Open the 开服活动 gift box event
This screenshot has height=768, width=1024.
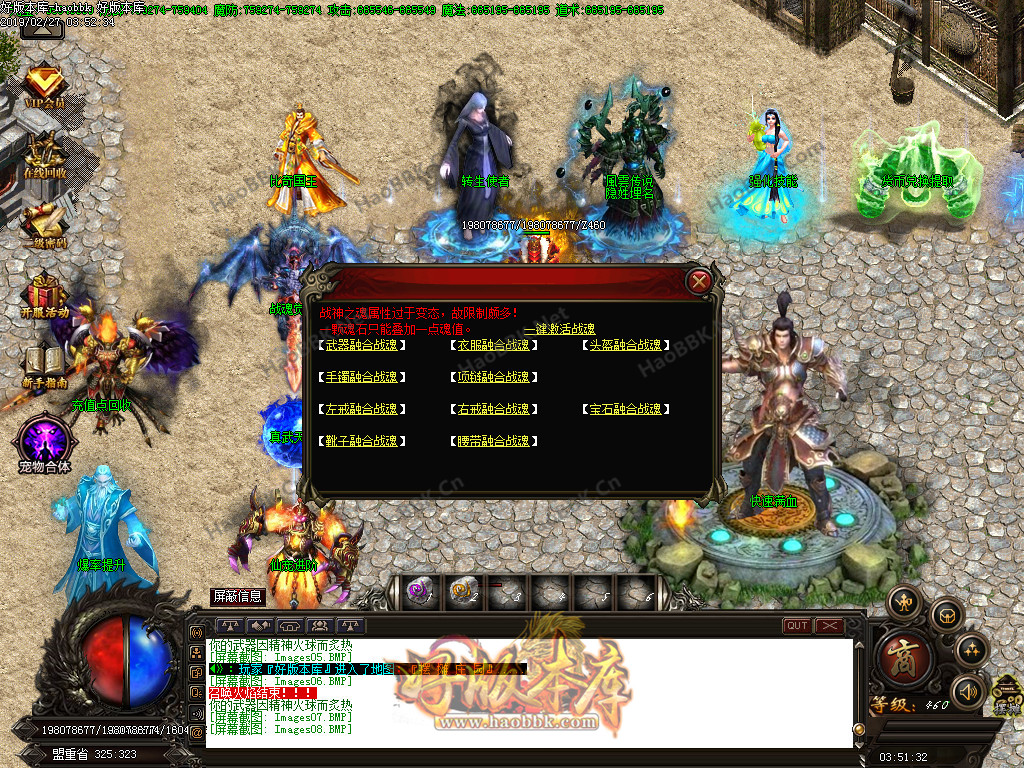(44, 295)
